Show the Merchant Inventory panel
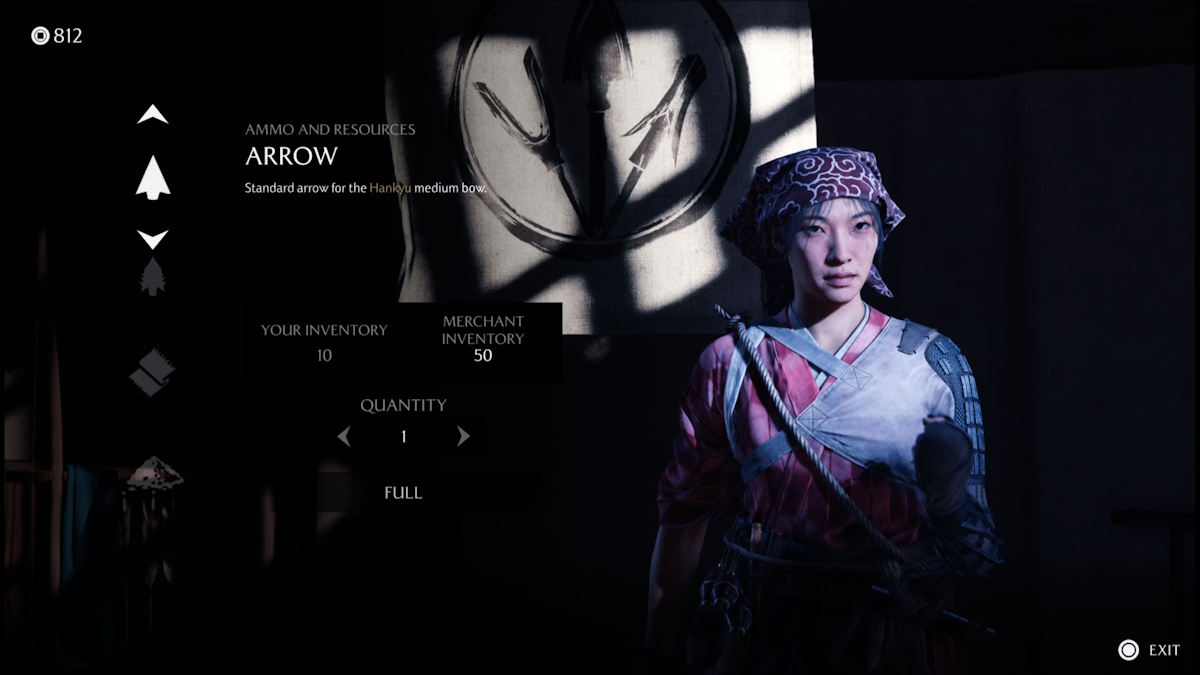 (483, 339)
